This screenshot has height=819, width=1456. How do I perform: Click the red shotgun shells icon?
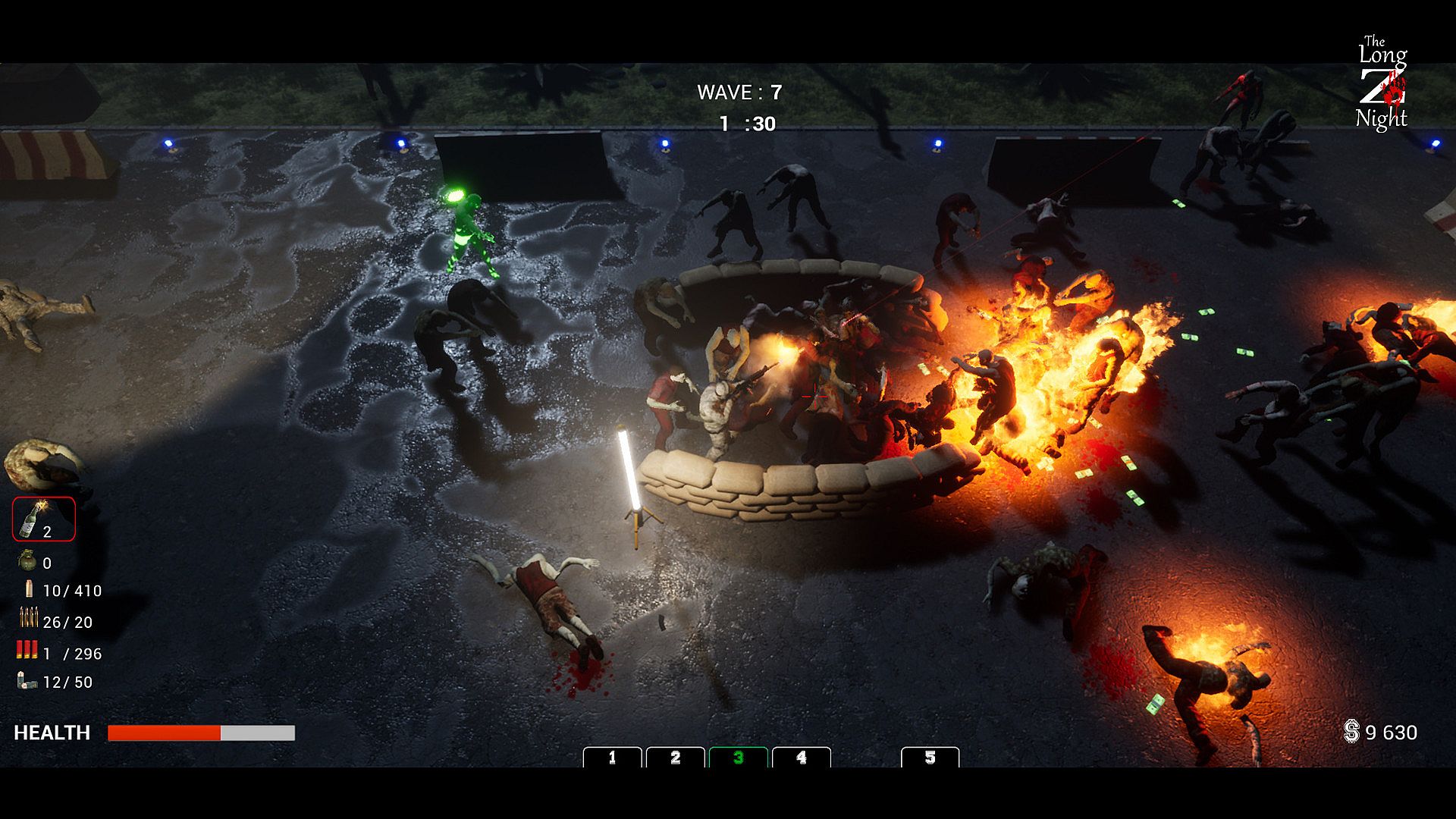[x=27, y=650]
